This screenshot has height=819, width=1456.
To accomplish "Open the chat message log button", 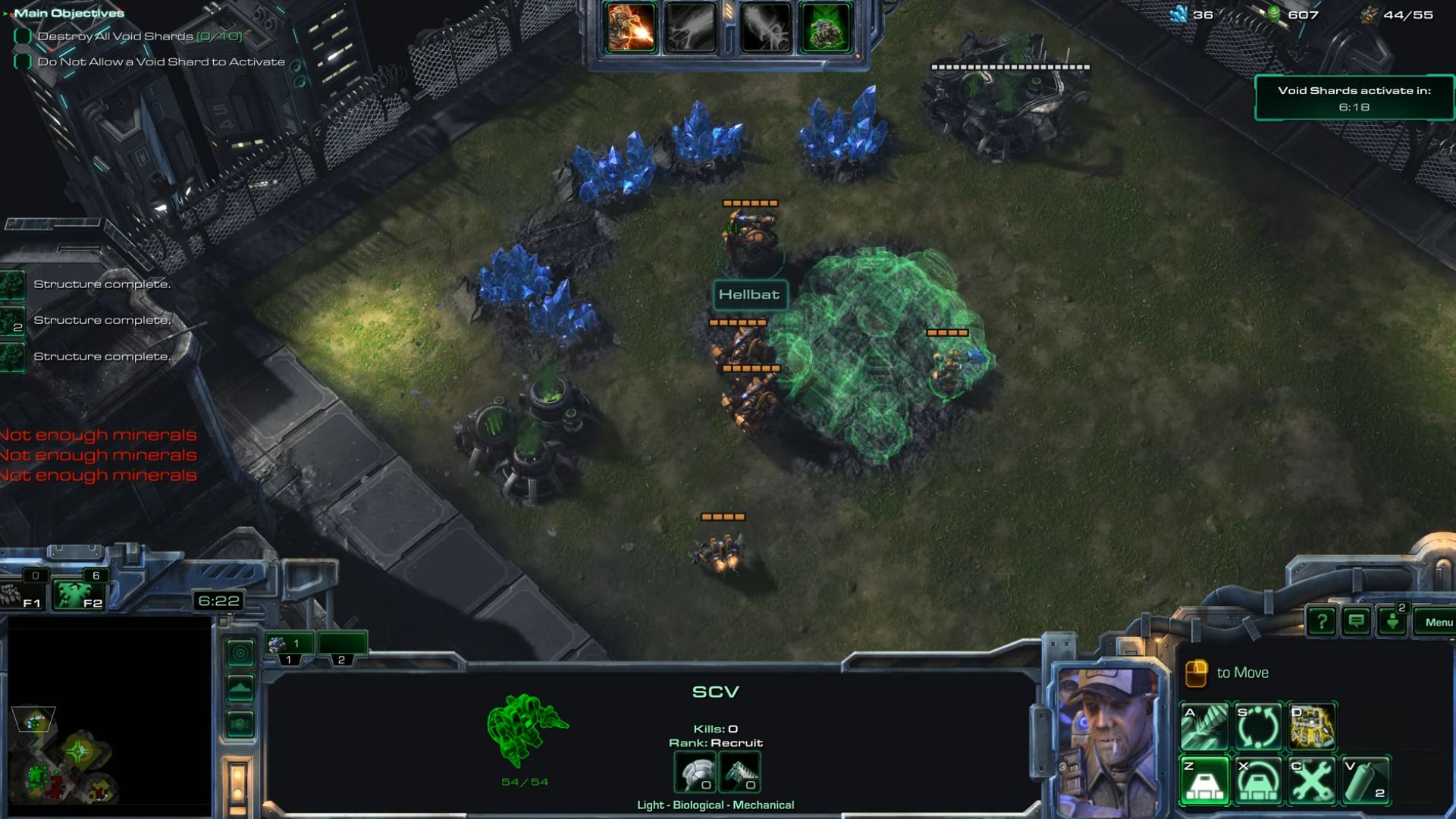I will click(1357, 623).
